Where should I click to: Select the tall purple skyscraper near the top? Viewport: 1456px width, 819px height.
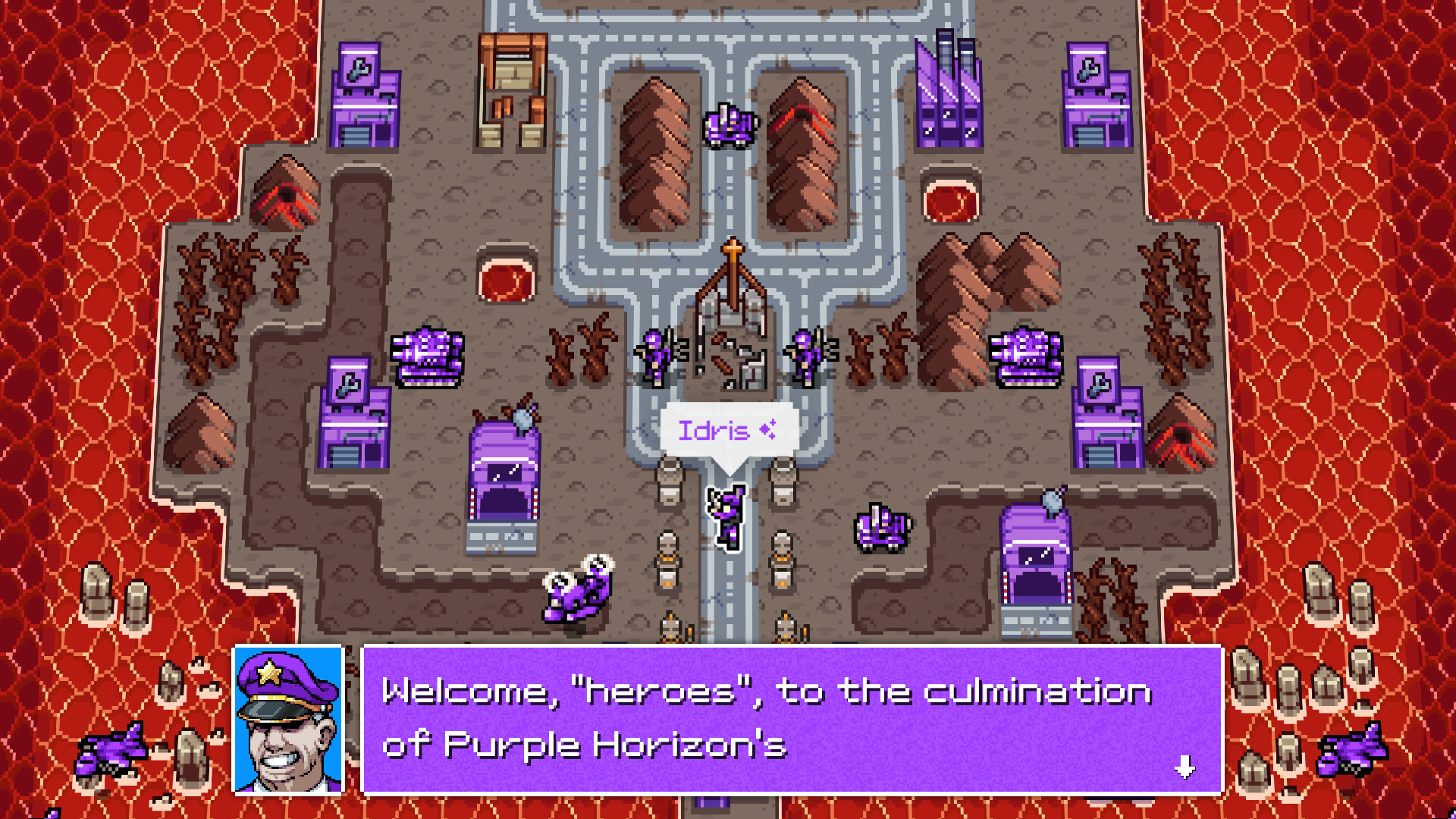948,91
